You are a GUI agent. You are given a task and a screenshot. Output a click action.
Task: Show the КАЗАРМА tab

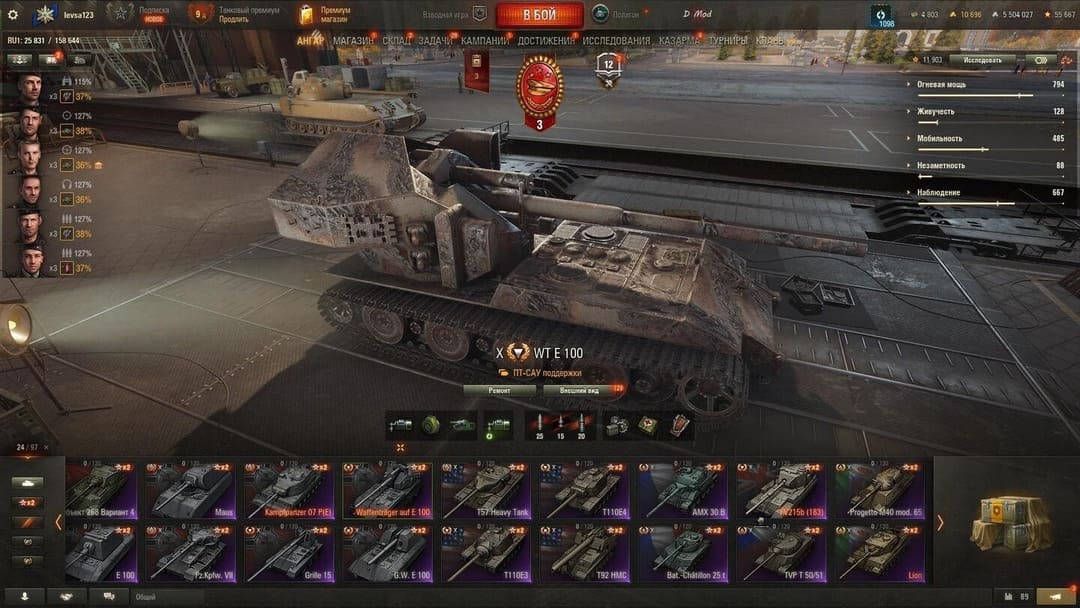[680, 41]
